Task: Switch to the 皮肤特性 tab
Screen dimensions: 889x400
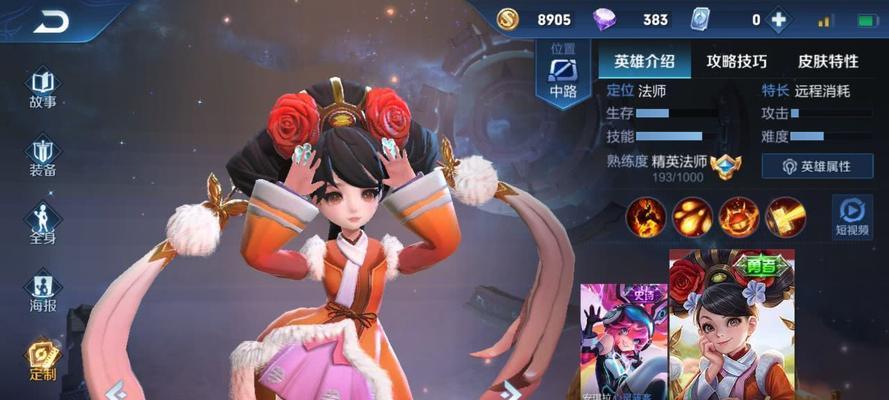Action: (827, 61)
